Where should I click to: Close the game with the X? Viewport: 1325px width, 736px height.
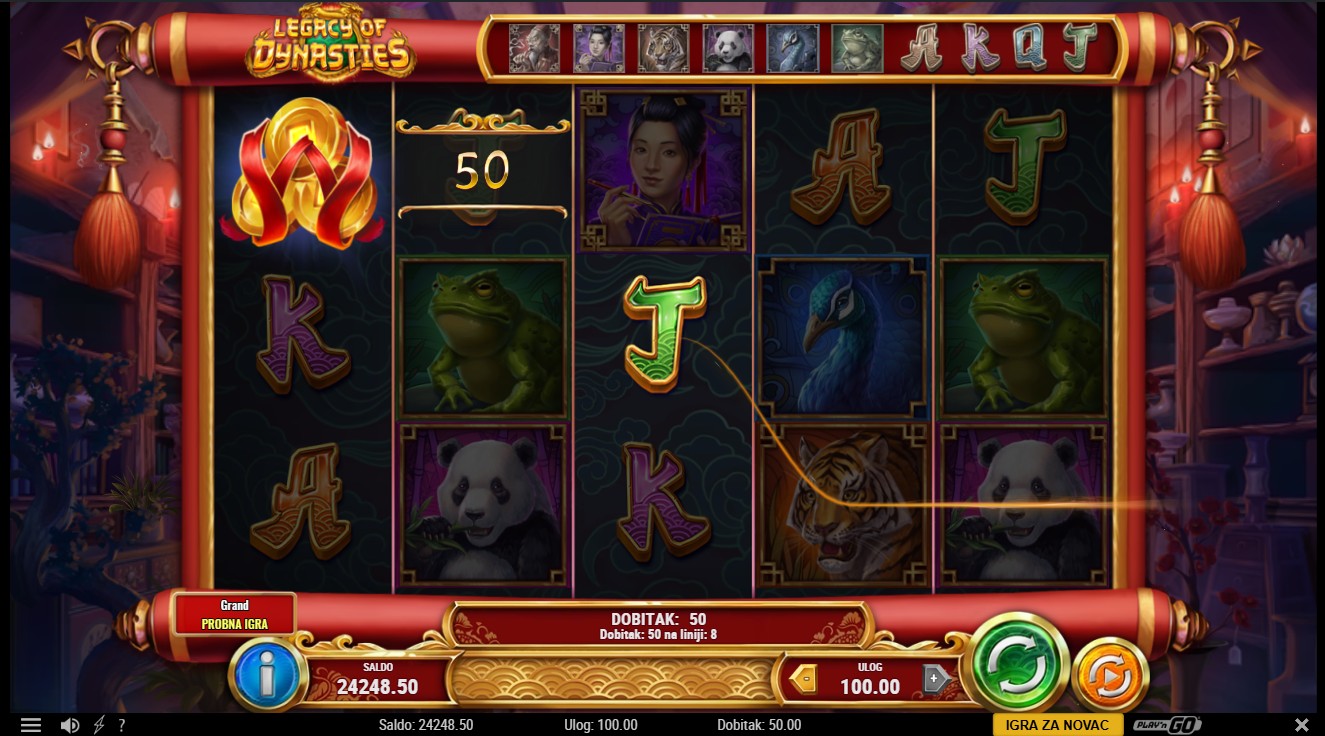point(1301,725)
